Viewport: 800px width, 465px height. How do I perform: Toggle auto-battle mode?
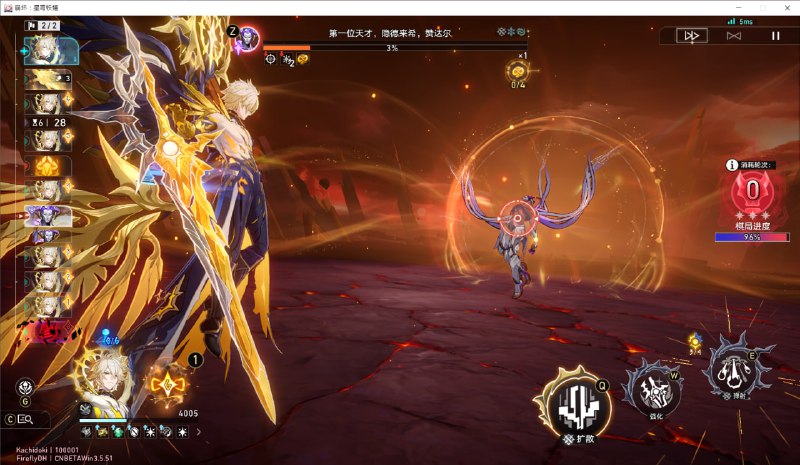click(733, 36)
